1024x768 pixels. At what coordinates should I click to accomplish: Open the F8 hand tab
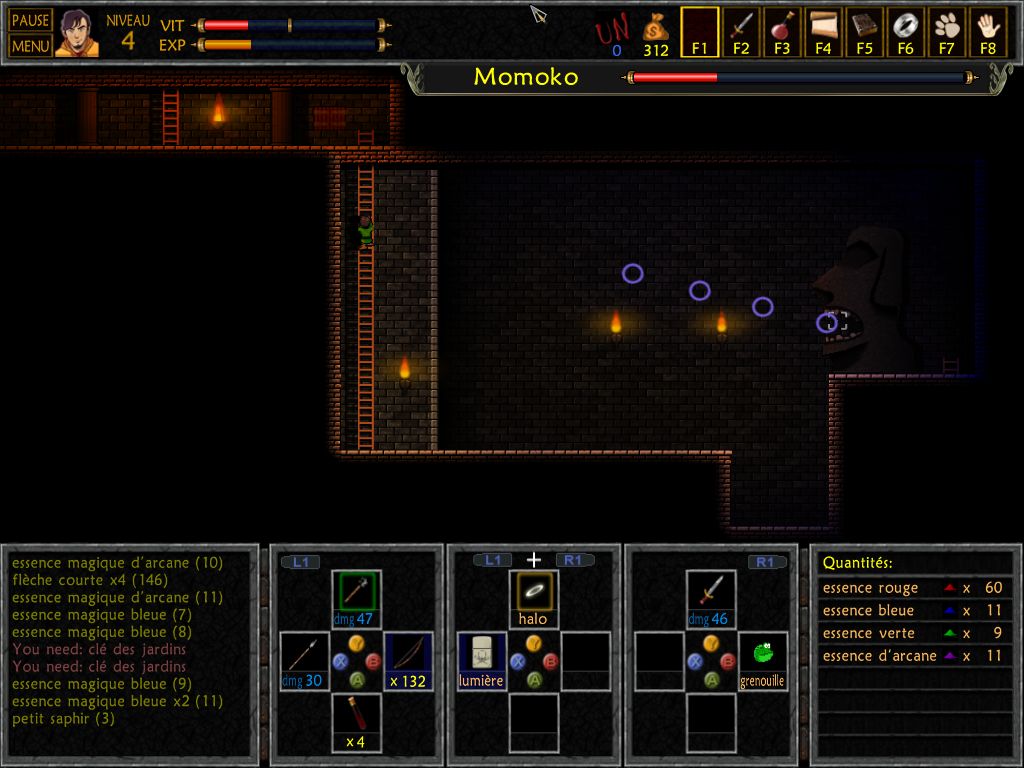click(988, 31)
